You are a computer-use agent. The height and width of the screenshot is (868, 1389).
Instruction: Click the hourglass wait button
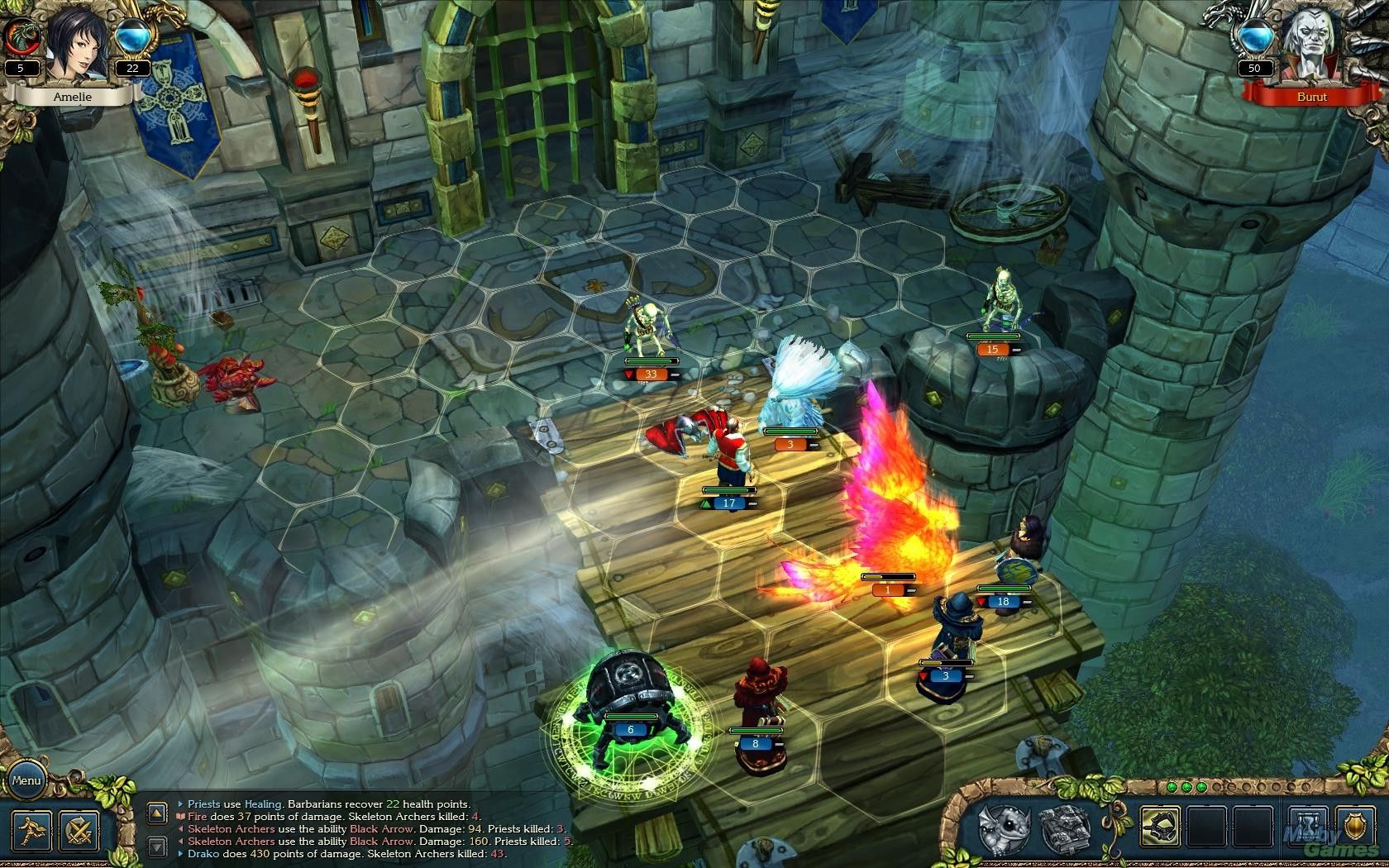(1309, 827)
